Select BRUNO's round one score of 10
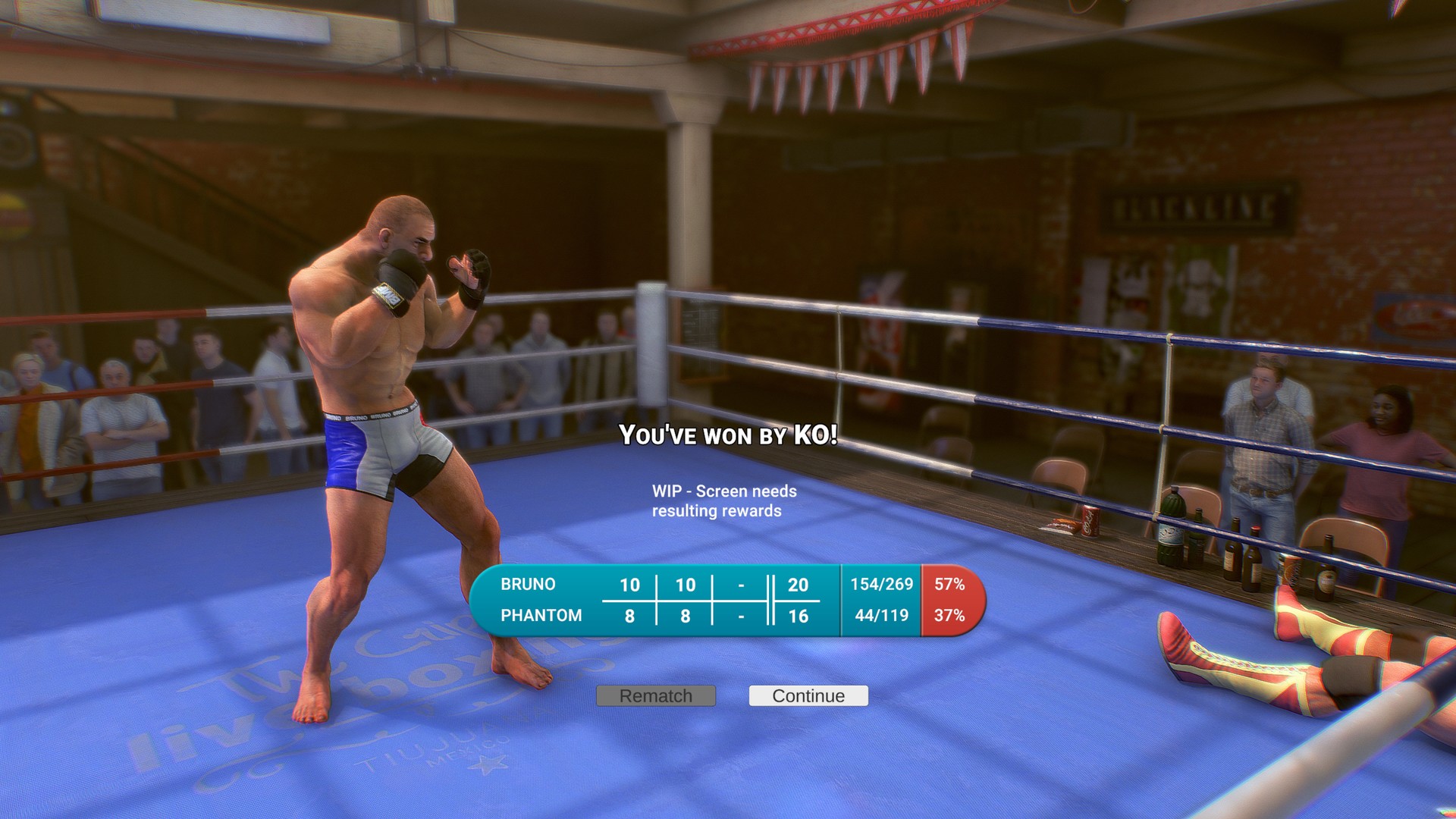1456x819 pixels. [x=629, y=585]
